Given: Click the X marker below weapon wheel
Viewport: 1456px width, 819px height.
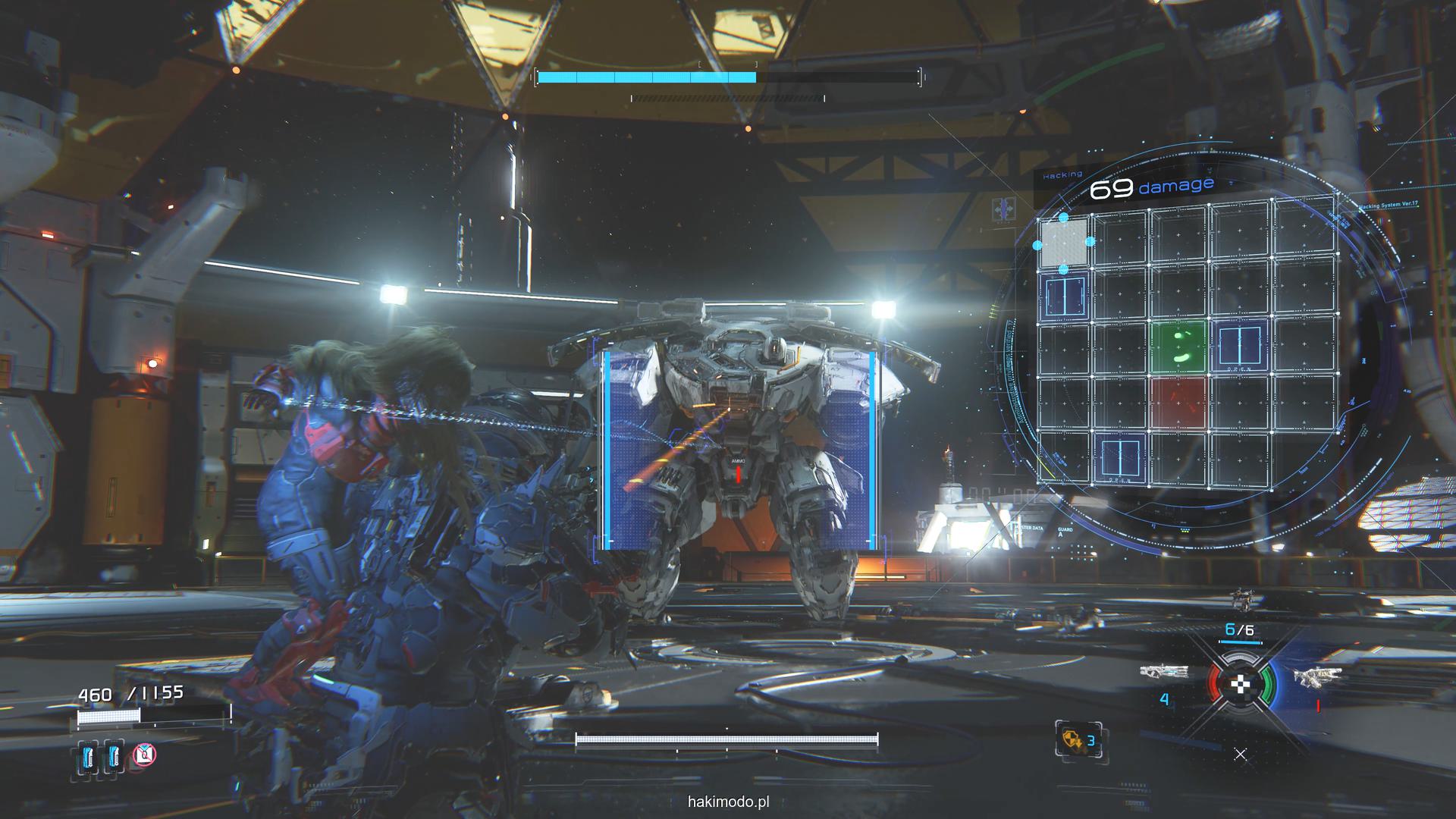Looking at the screenshot, I should point(1240,754).
